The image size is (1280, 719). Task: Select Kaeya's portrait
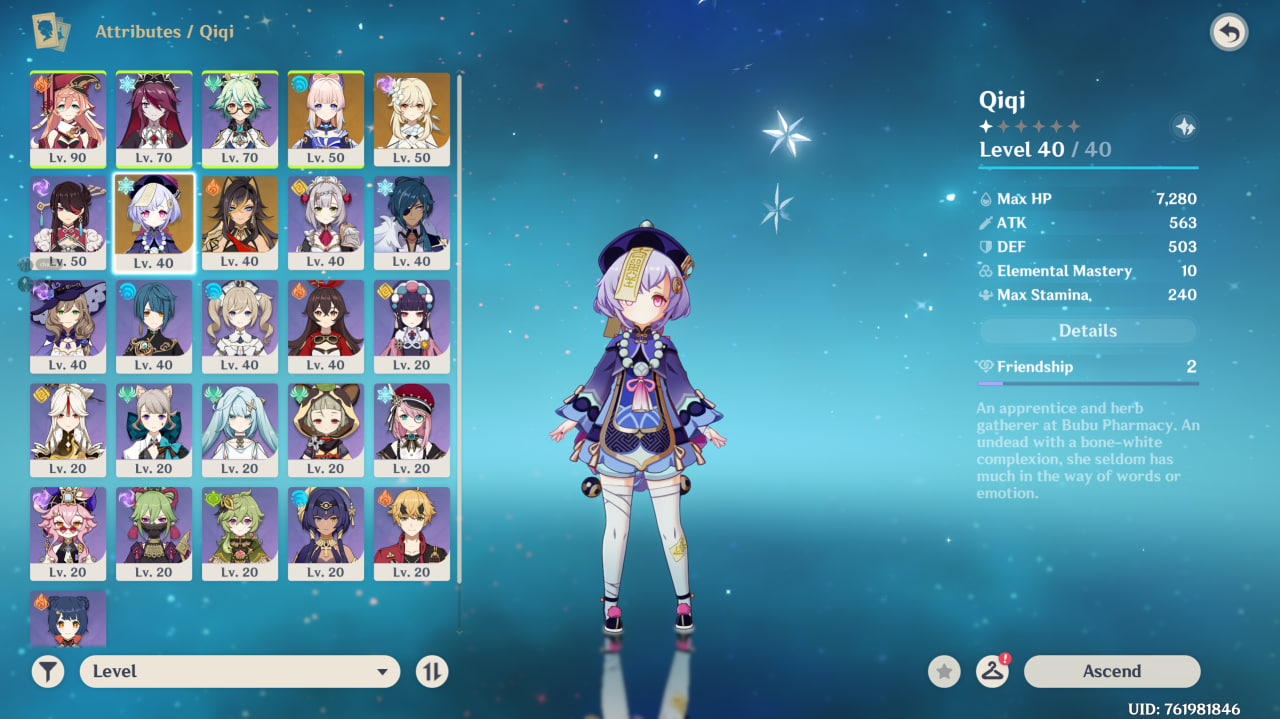coord(412,222)
